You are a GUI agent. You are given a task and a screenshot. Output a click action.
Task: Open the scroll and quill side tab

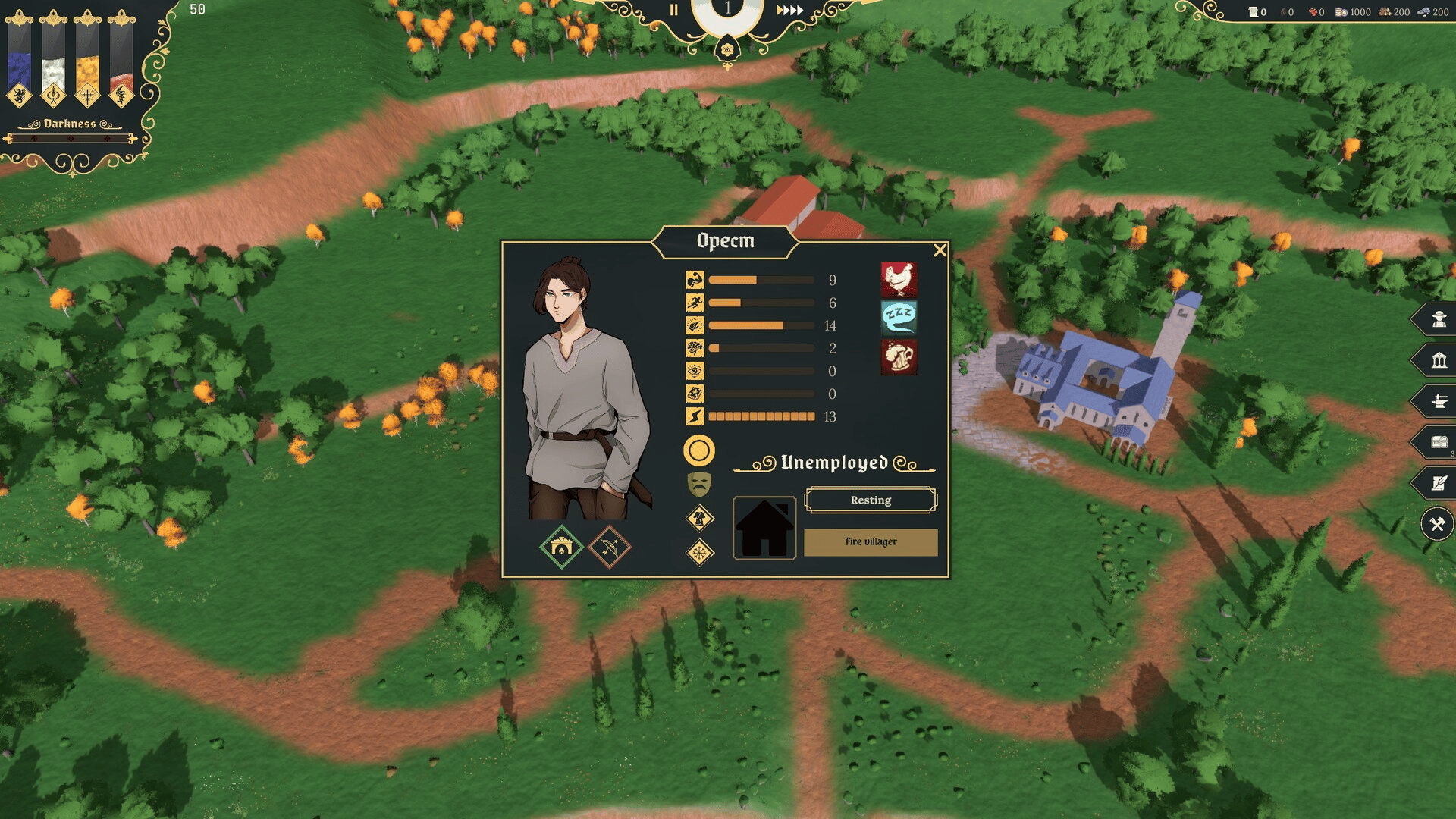pos(1439,483)
